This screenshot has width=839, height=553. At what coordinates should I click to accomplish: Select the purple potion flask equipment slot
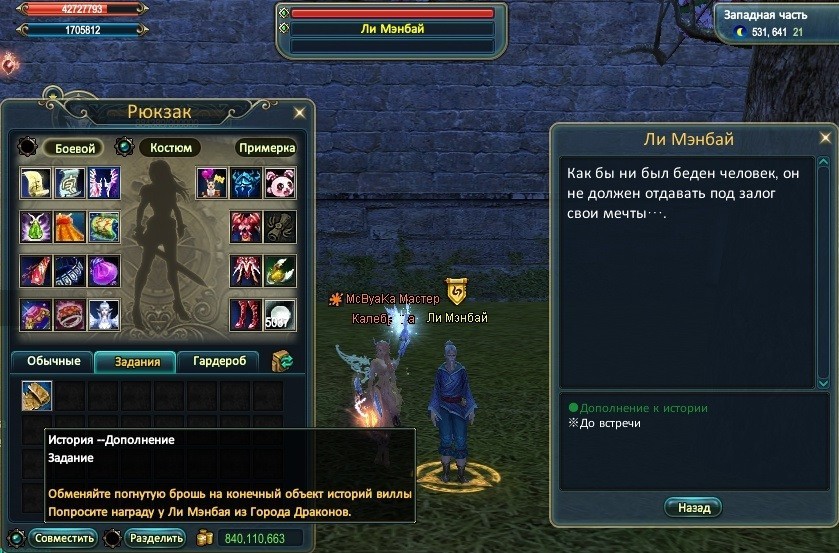[x=103, y=271]
